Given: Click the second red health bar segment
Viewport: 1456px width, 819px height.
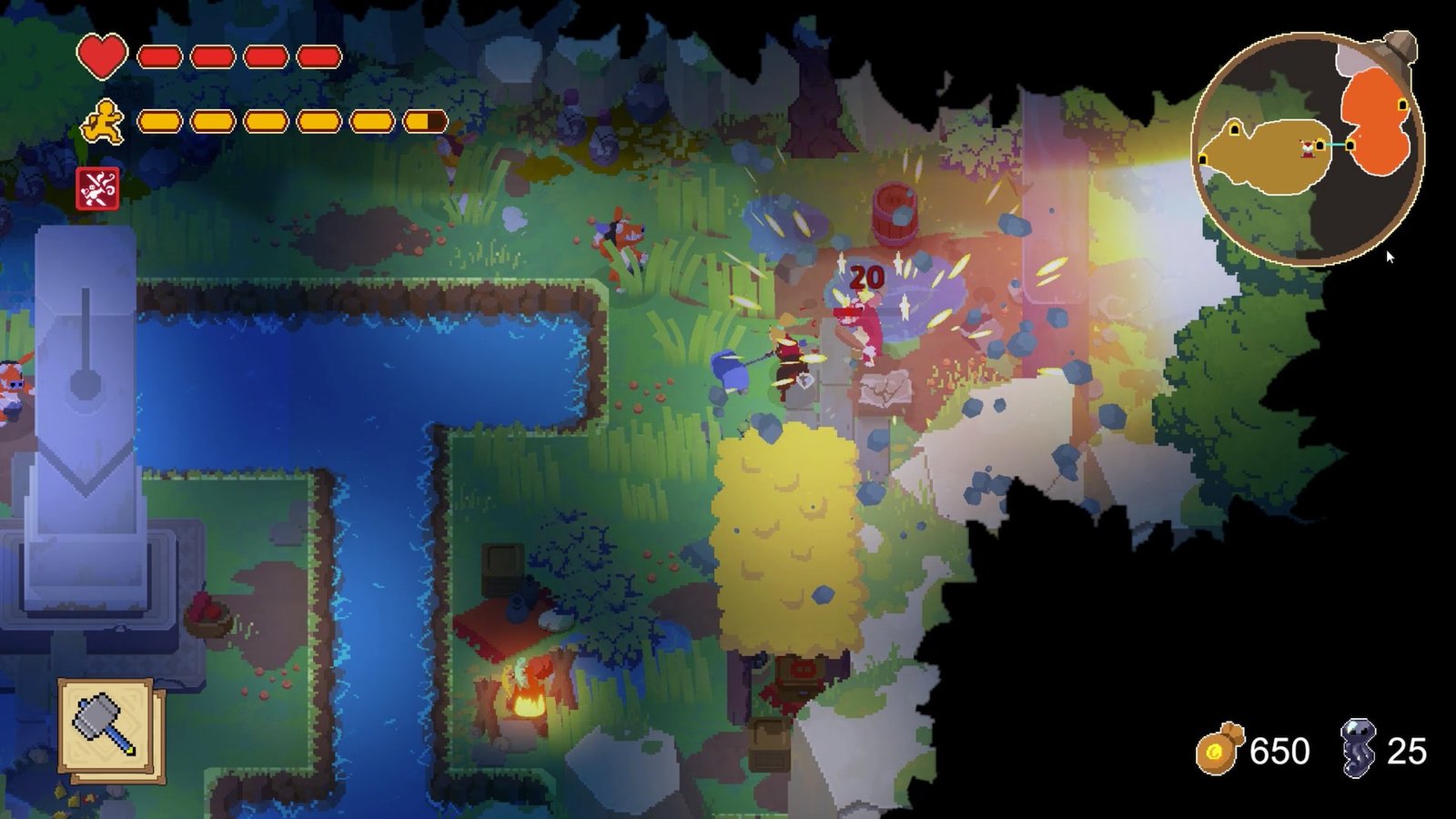Looking at the screenshot, I should coord(214,56).
